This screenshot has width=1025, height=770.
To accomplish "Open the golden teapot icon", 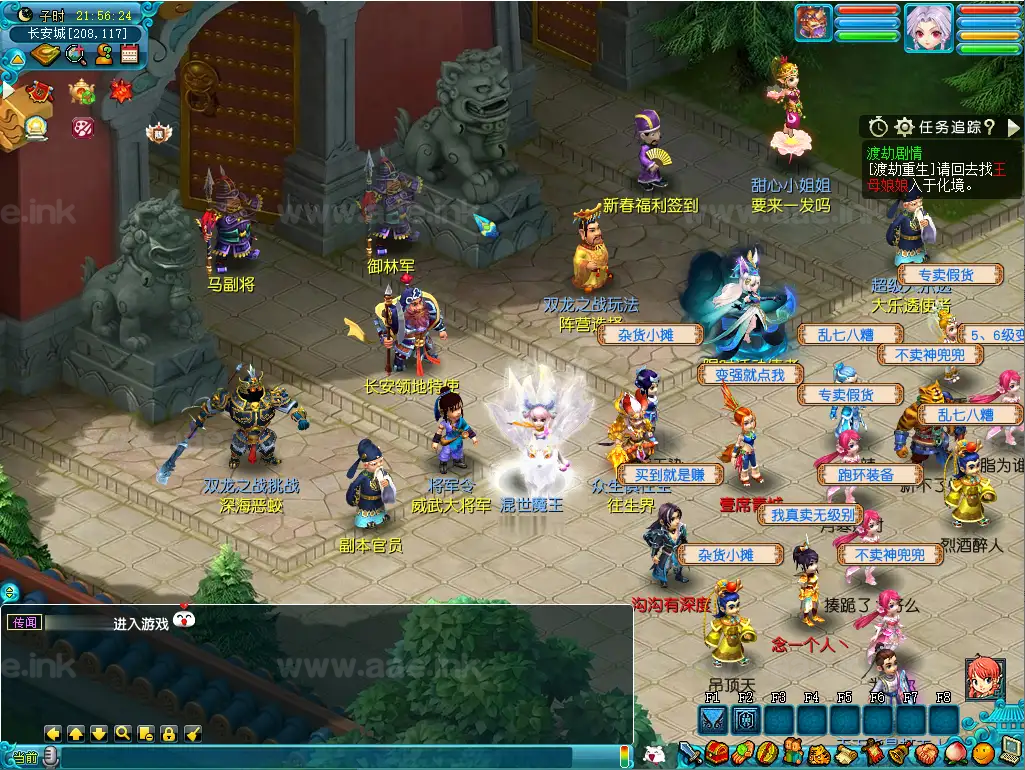I will 81,92.
